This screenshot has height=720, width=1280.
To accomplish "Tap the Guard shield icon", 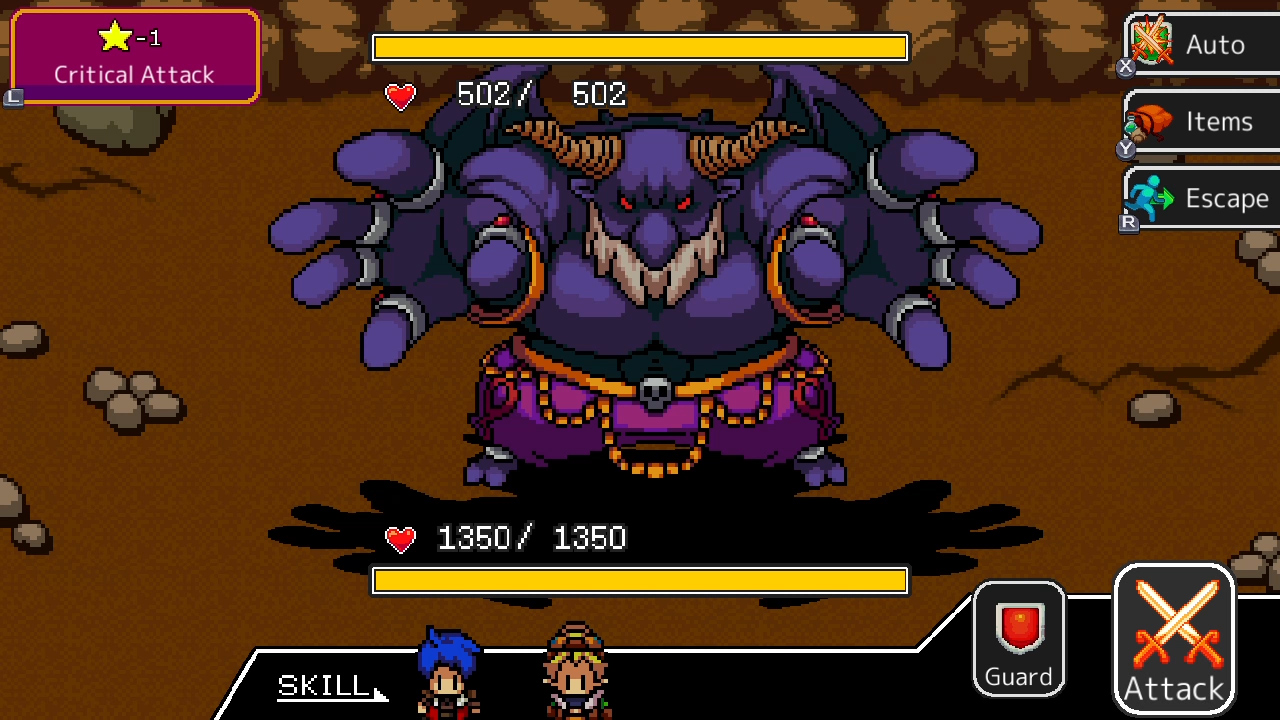I will [x=1018, y=625].
